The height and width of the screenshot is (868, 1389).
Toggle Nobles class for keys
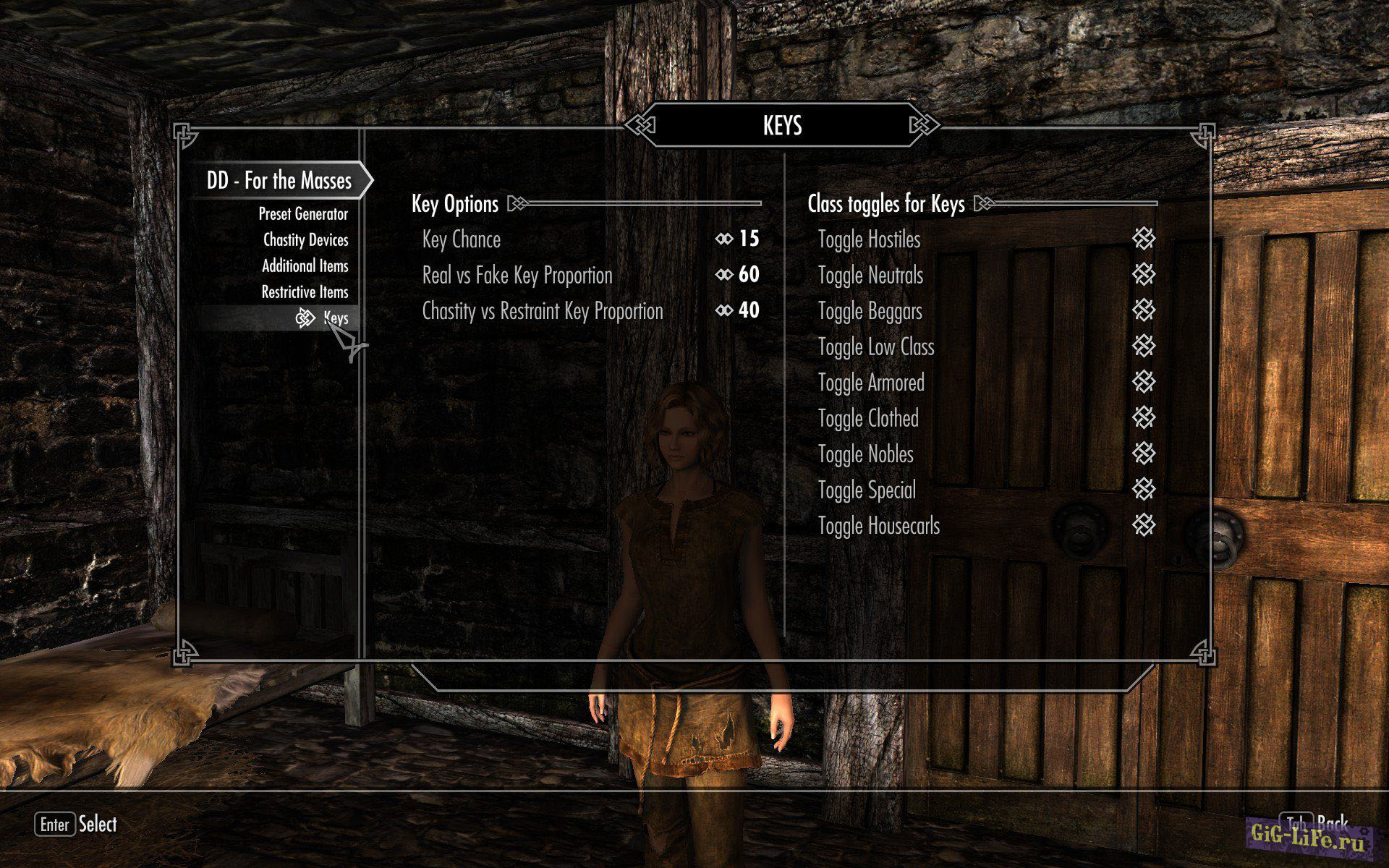pyautogui.click(x=1143, y=454)
